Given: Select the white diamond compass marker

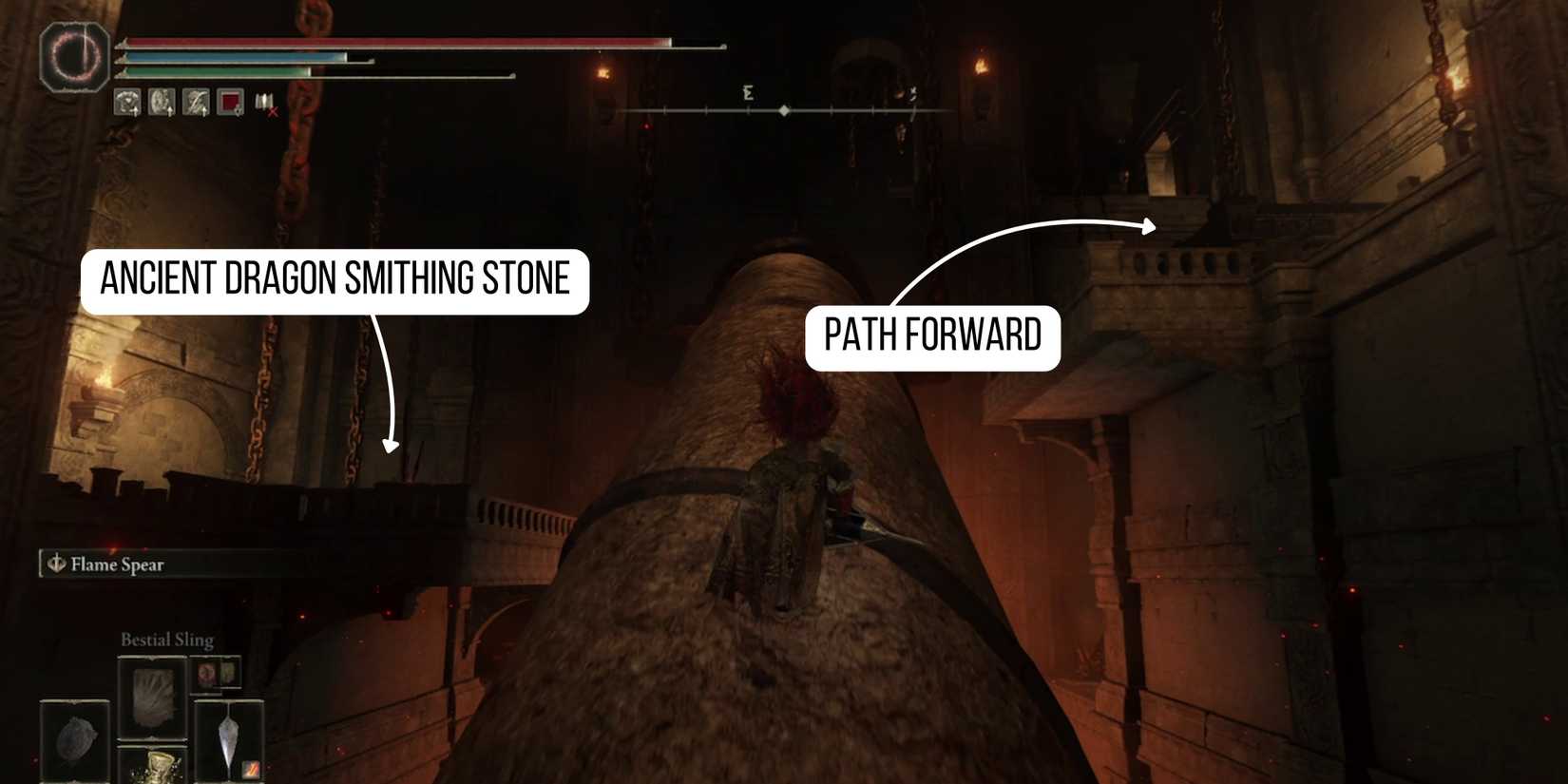Looking at the screenshot, I should 784,110.
